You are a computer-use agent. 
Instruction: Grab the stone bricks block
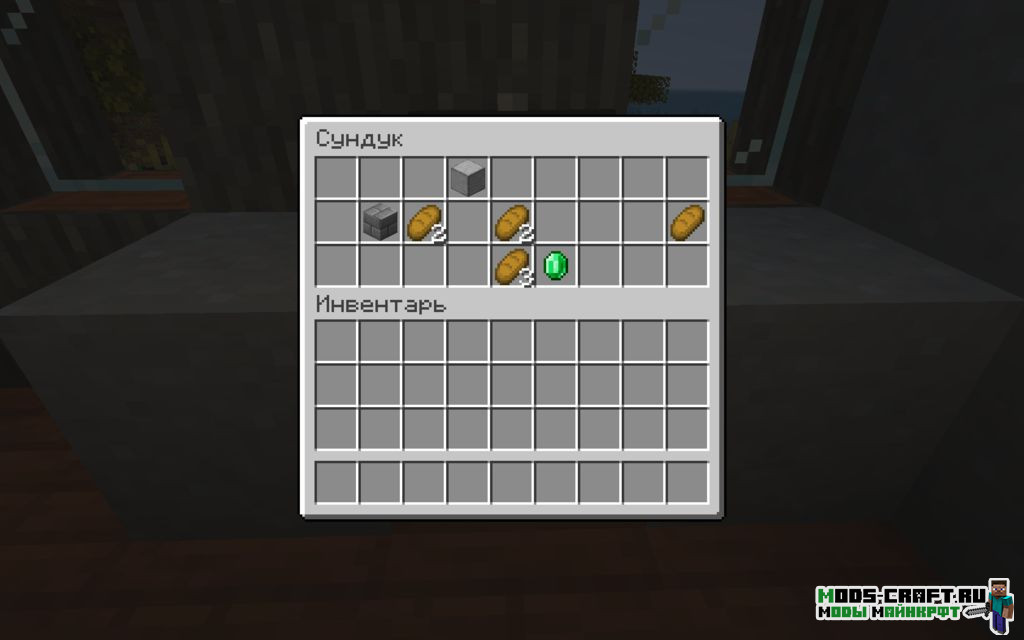click(x=379, y=222)
